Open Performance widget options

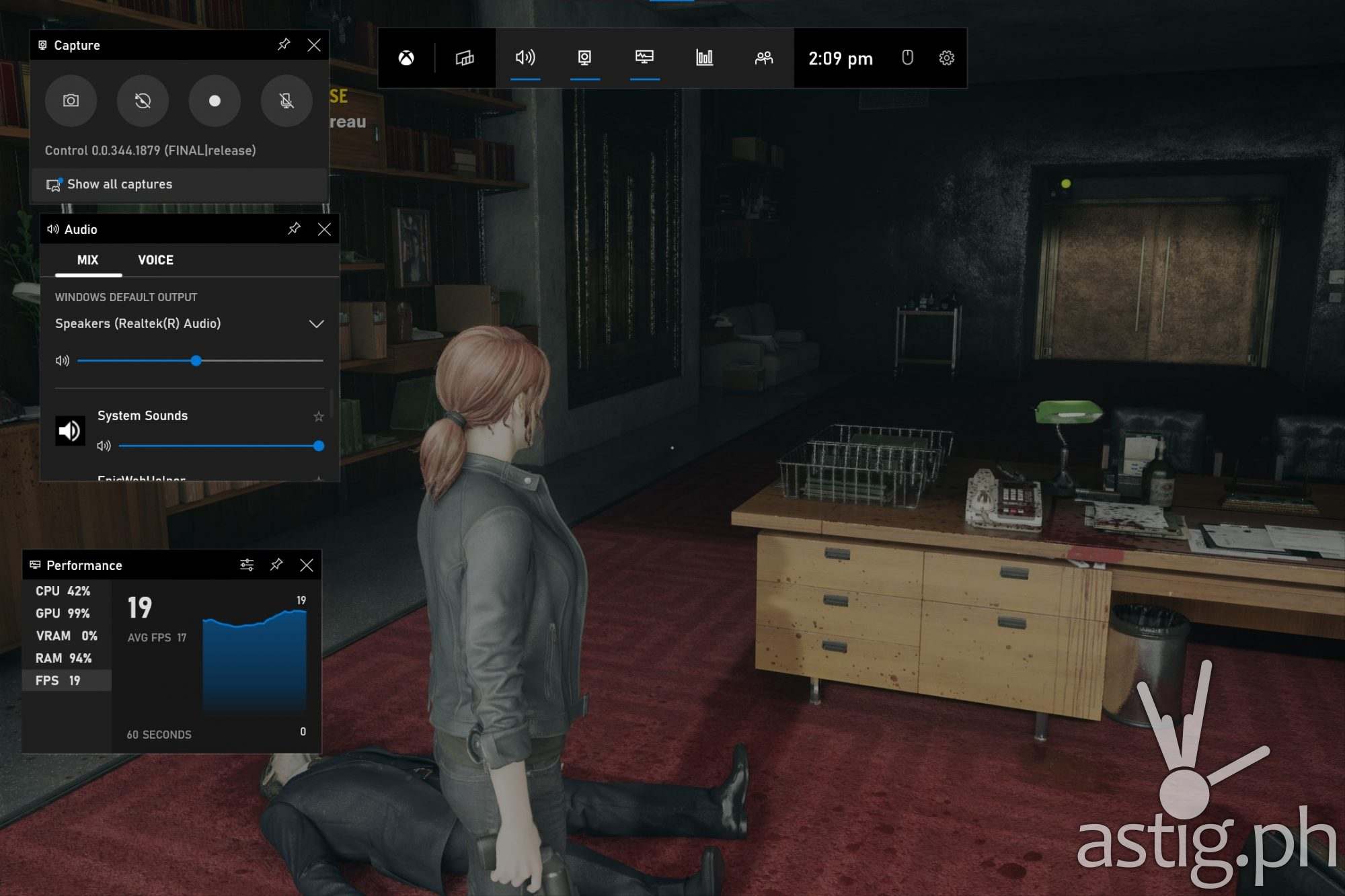point(247,565)
